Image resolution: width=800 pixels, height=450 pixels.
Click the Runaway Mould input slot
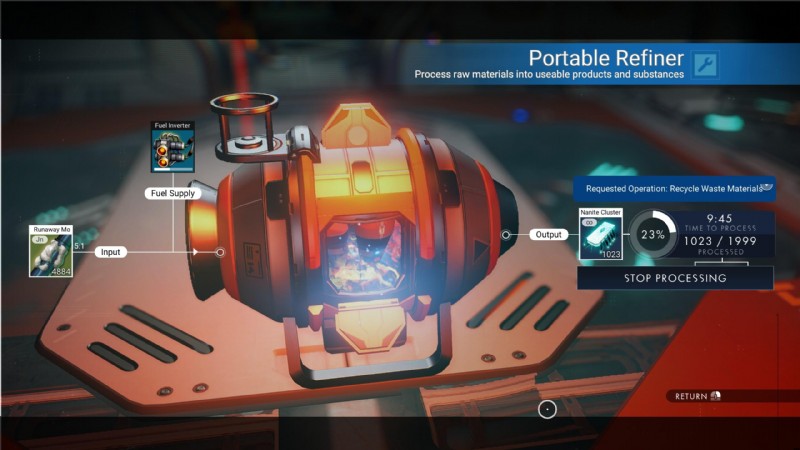coord(50,251)
